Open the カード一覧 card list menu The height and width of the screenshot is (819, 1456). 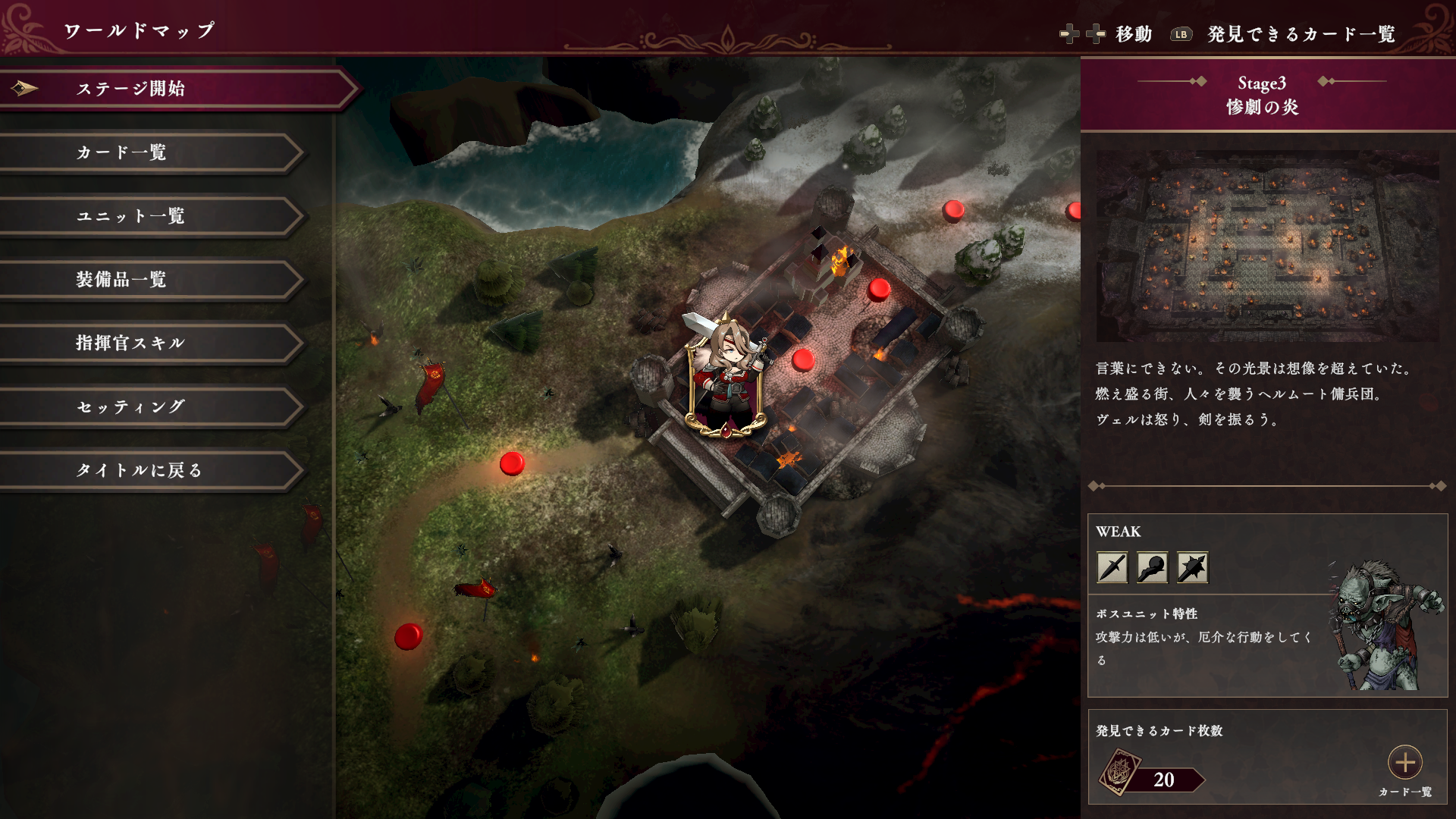click(152, 152)
